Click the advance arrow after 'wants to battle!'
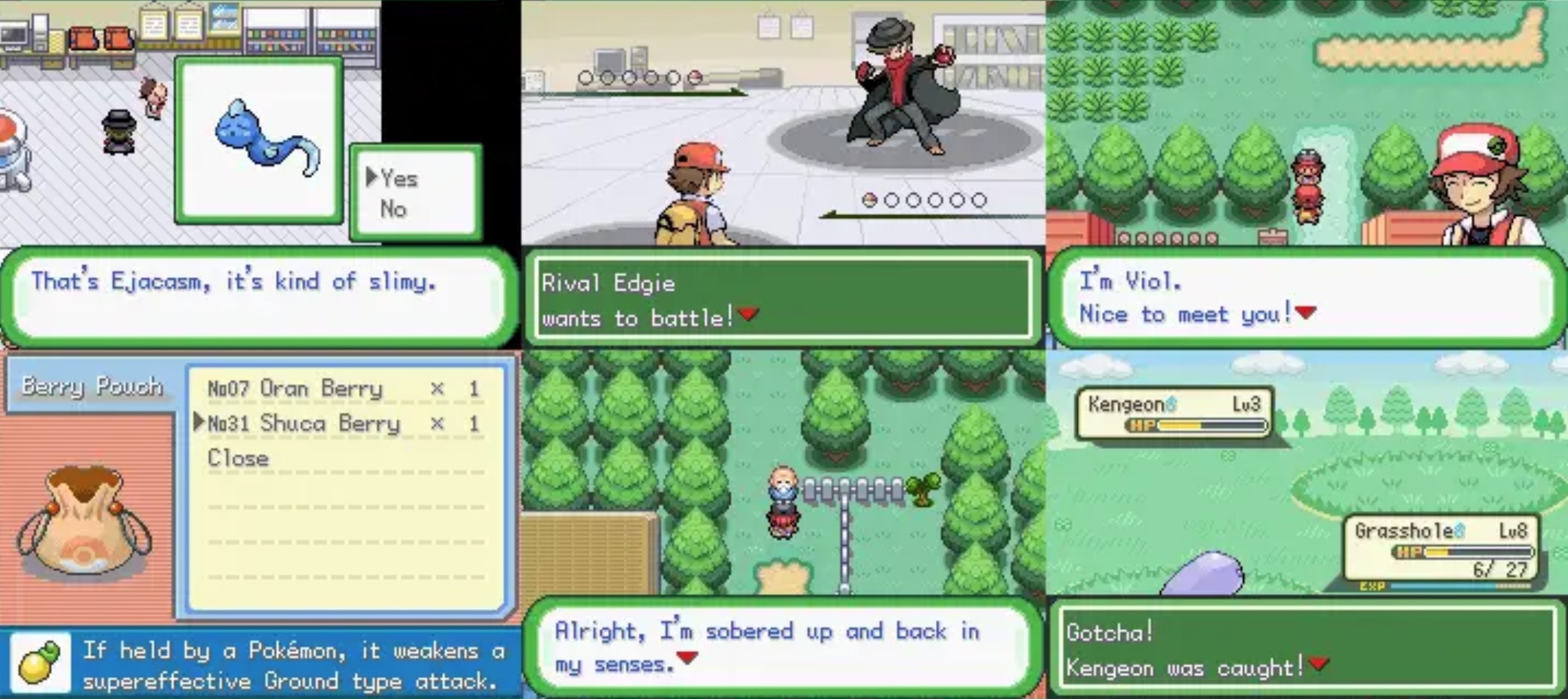 748,313
